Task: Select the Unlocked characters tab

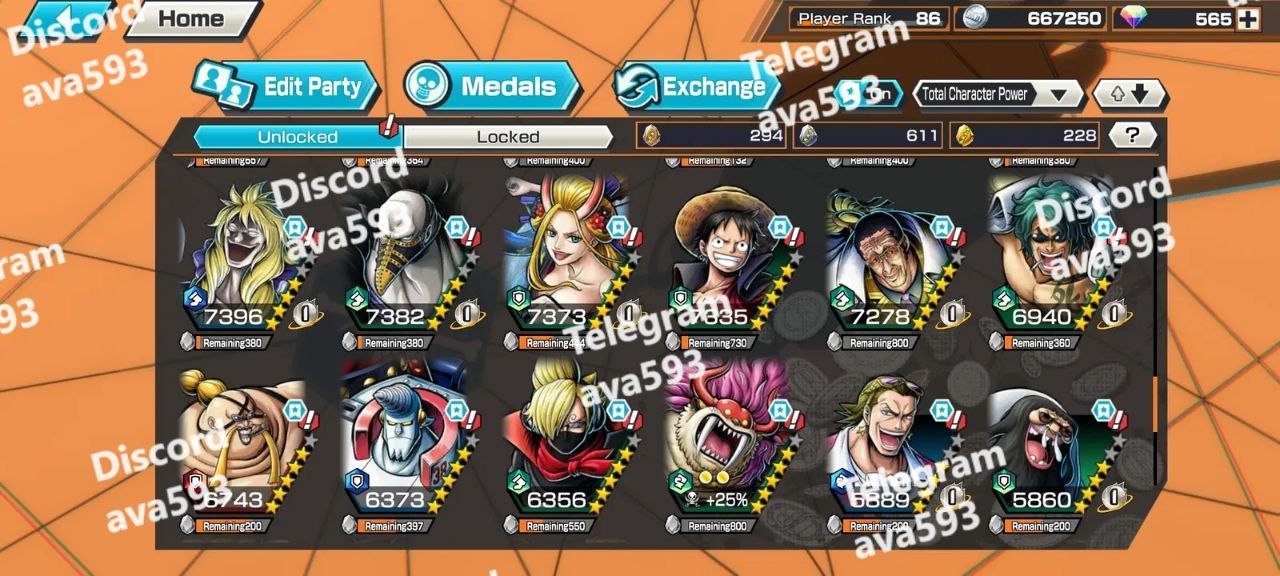Action: point(297,137)
